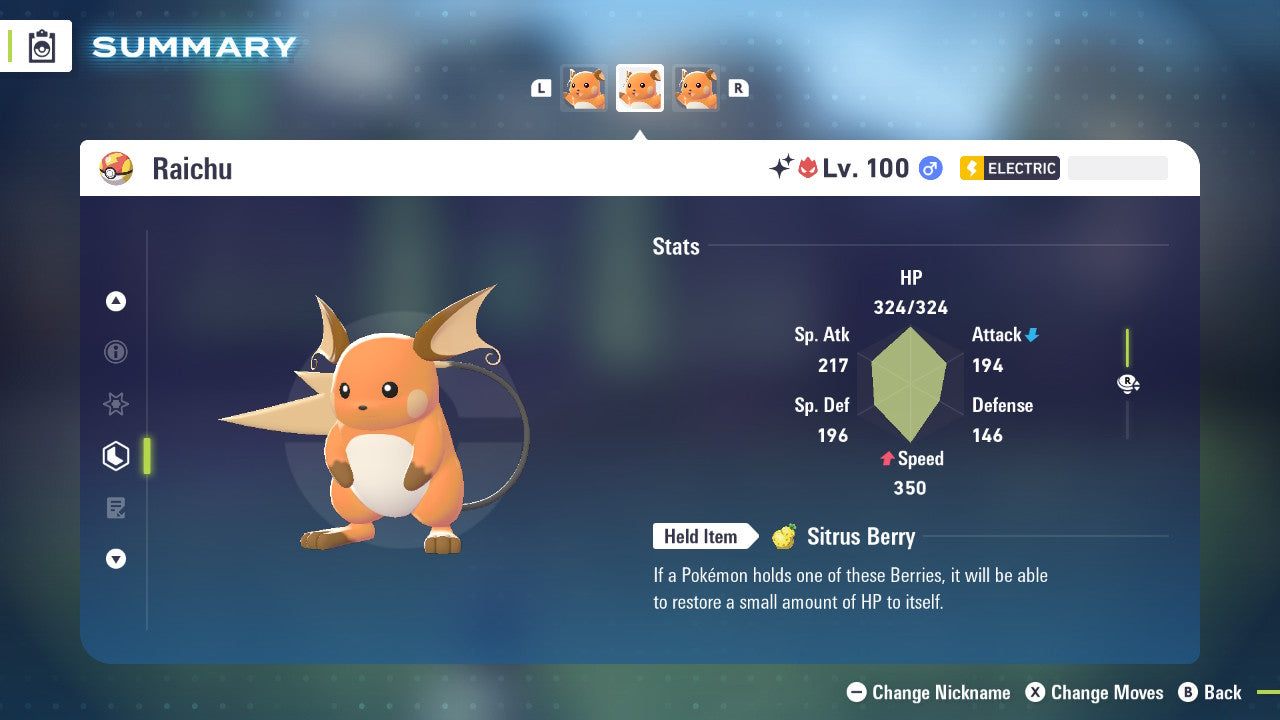Click the red mark icon near Lv. 100

coord(806,167)
